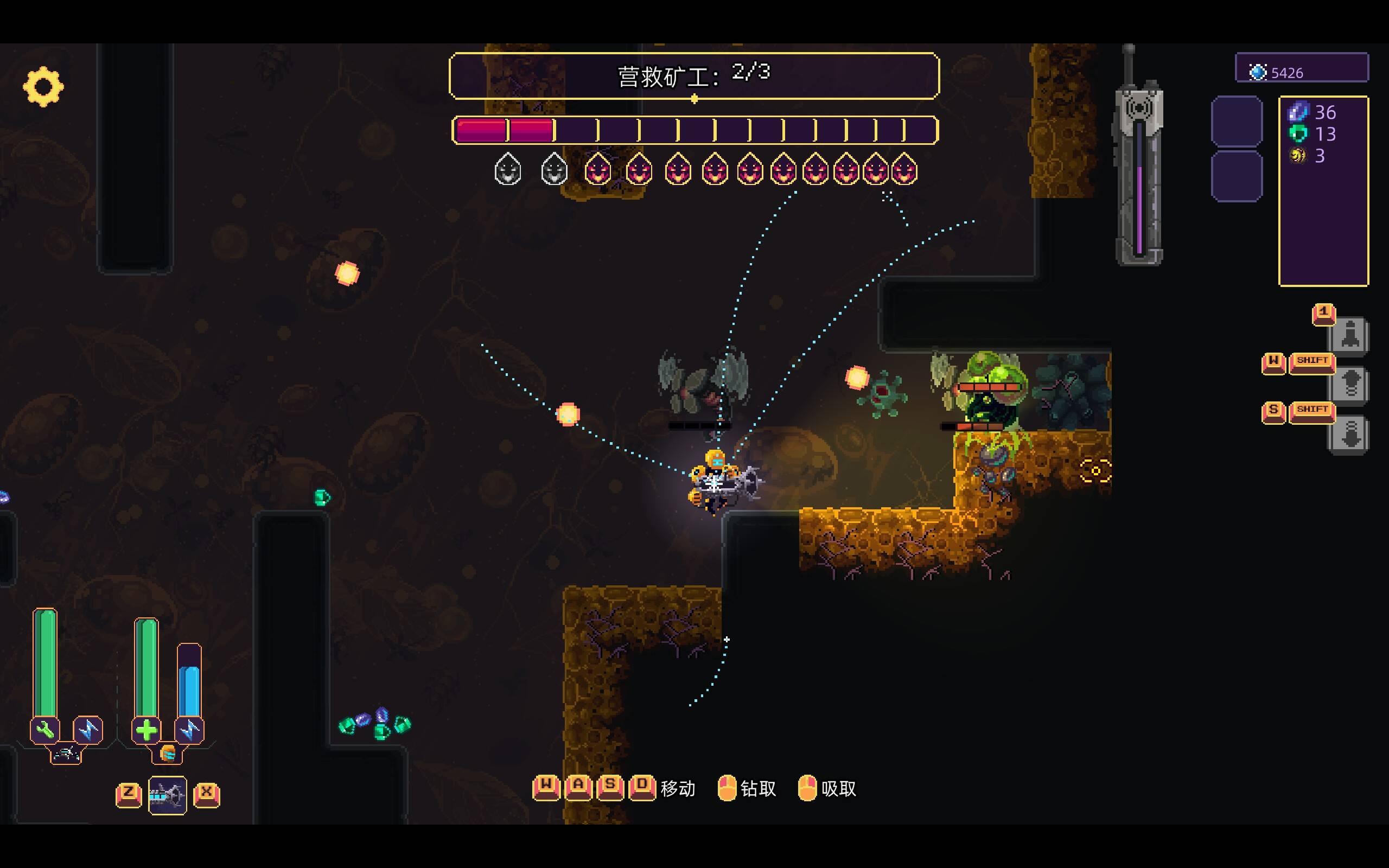Select the drill weapon slot
1389x868 pixels.
pyautogui.click(x=167, y=795)
